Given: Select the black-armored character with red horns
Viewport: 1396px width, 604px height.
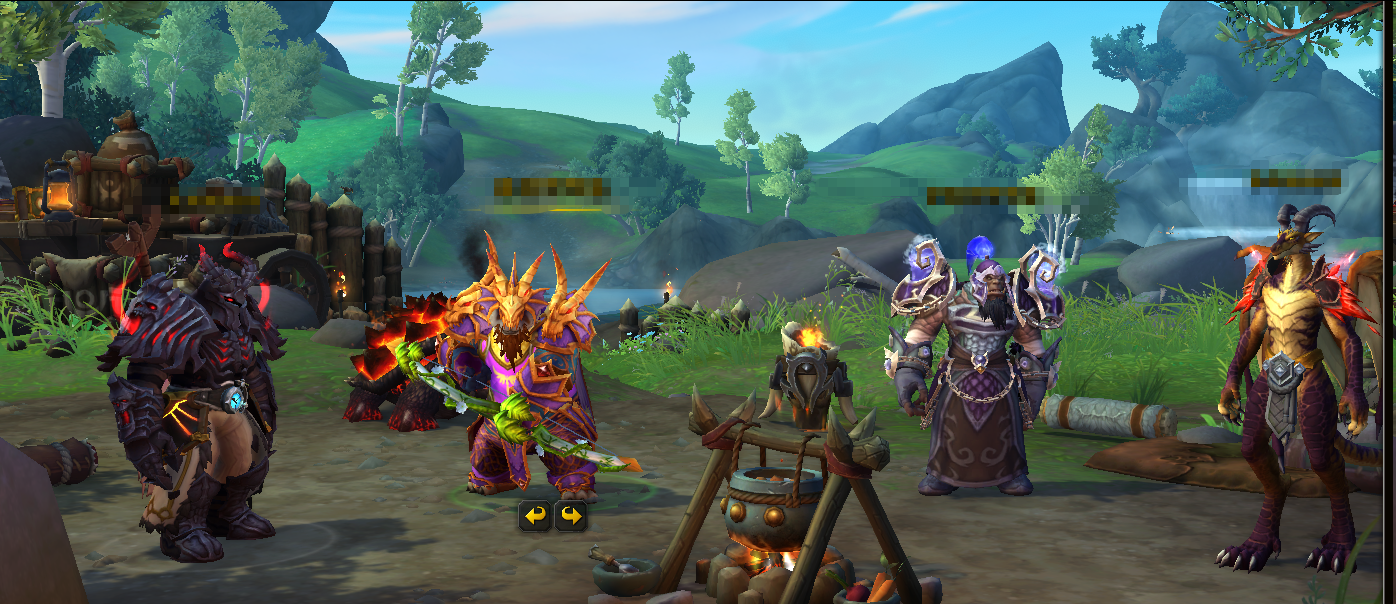Looking at the screenshot, I should 190,400.
